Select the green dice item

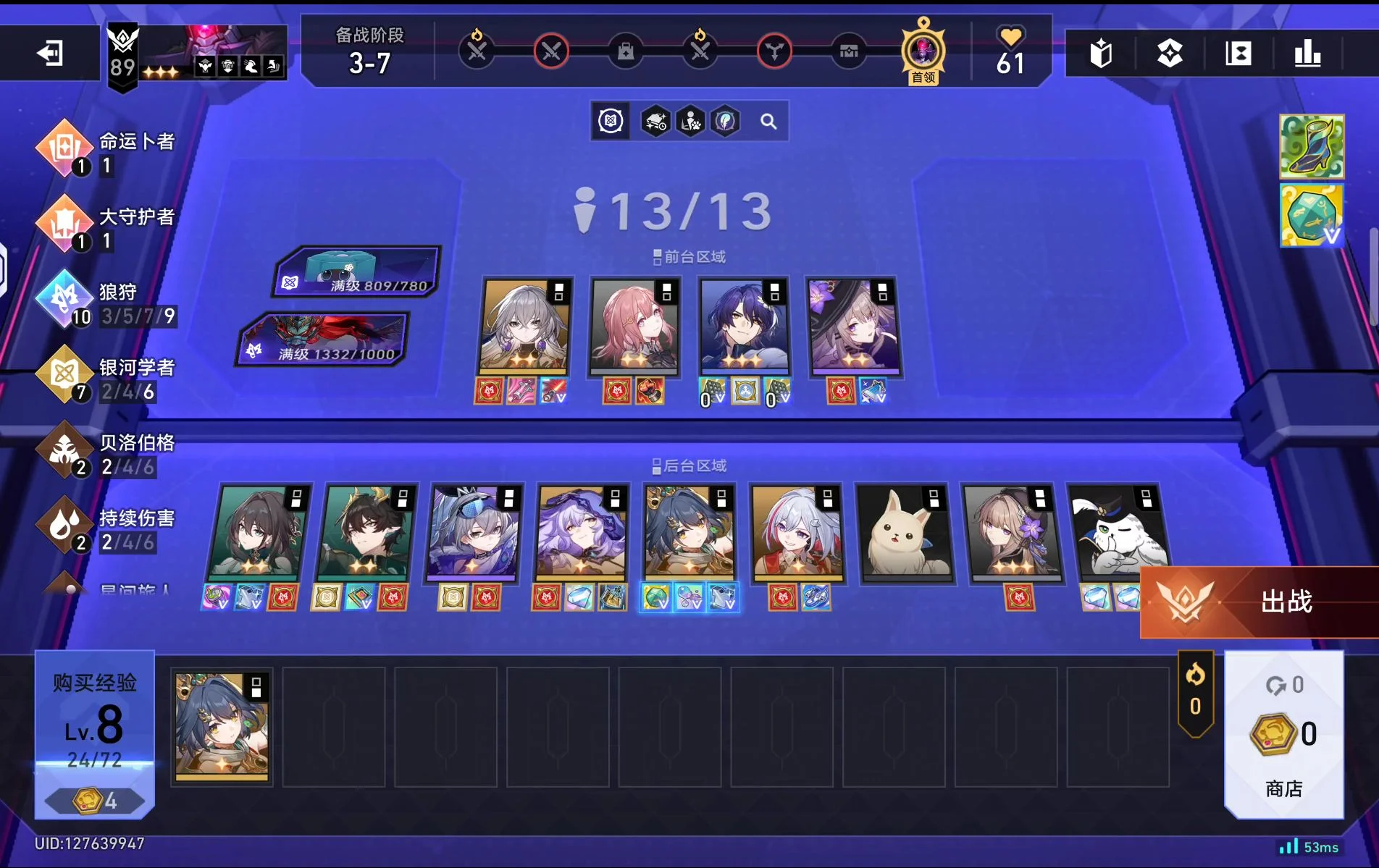coord(1312,215)
